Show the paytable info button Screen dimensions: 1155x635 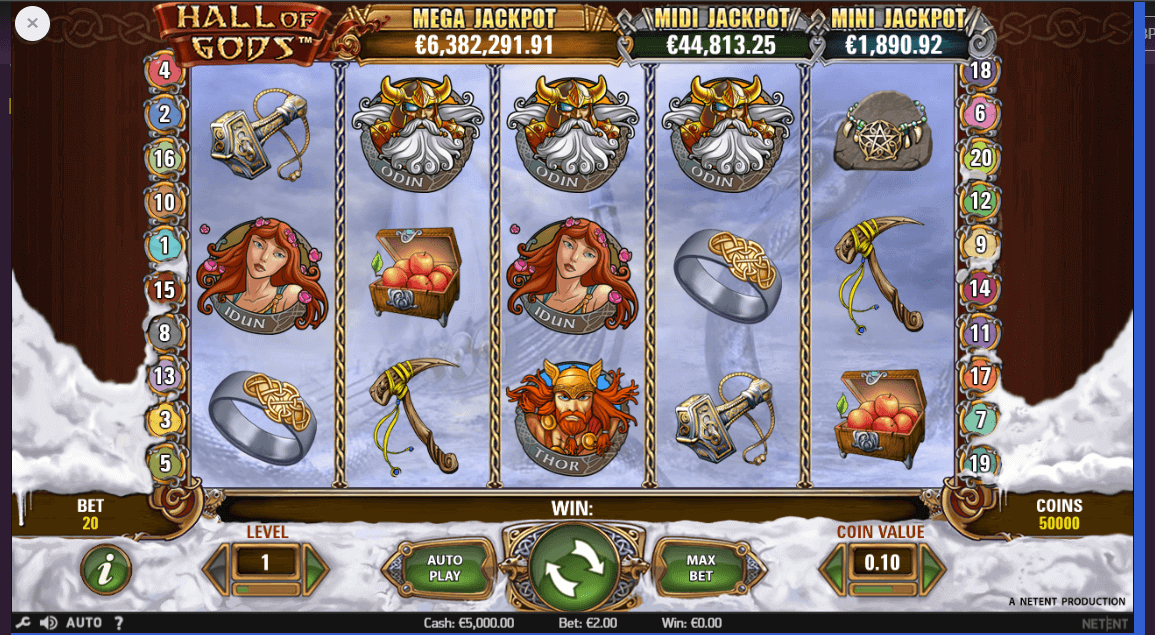tap(107, 569)
